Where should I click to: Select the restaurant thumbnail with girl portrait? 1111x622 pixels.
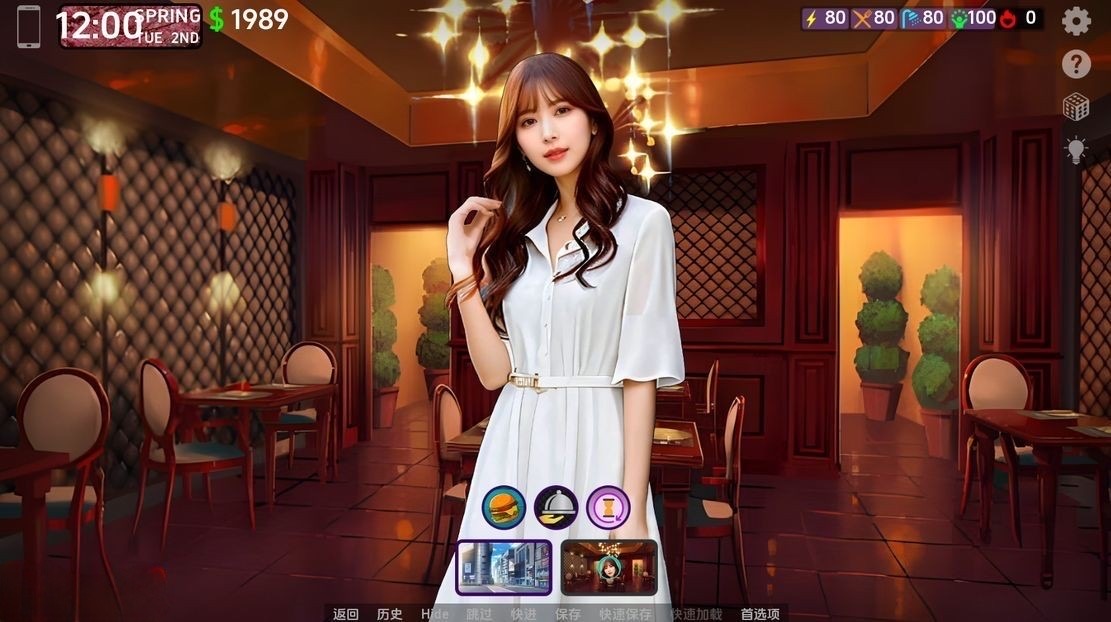click(x=609, y=567)
